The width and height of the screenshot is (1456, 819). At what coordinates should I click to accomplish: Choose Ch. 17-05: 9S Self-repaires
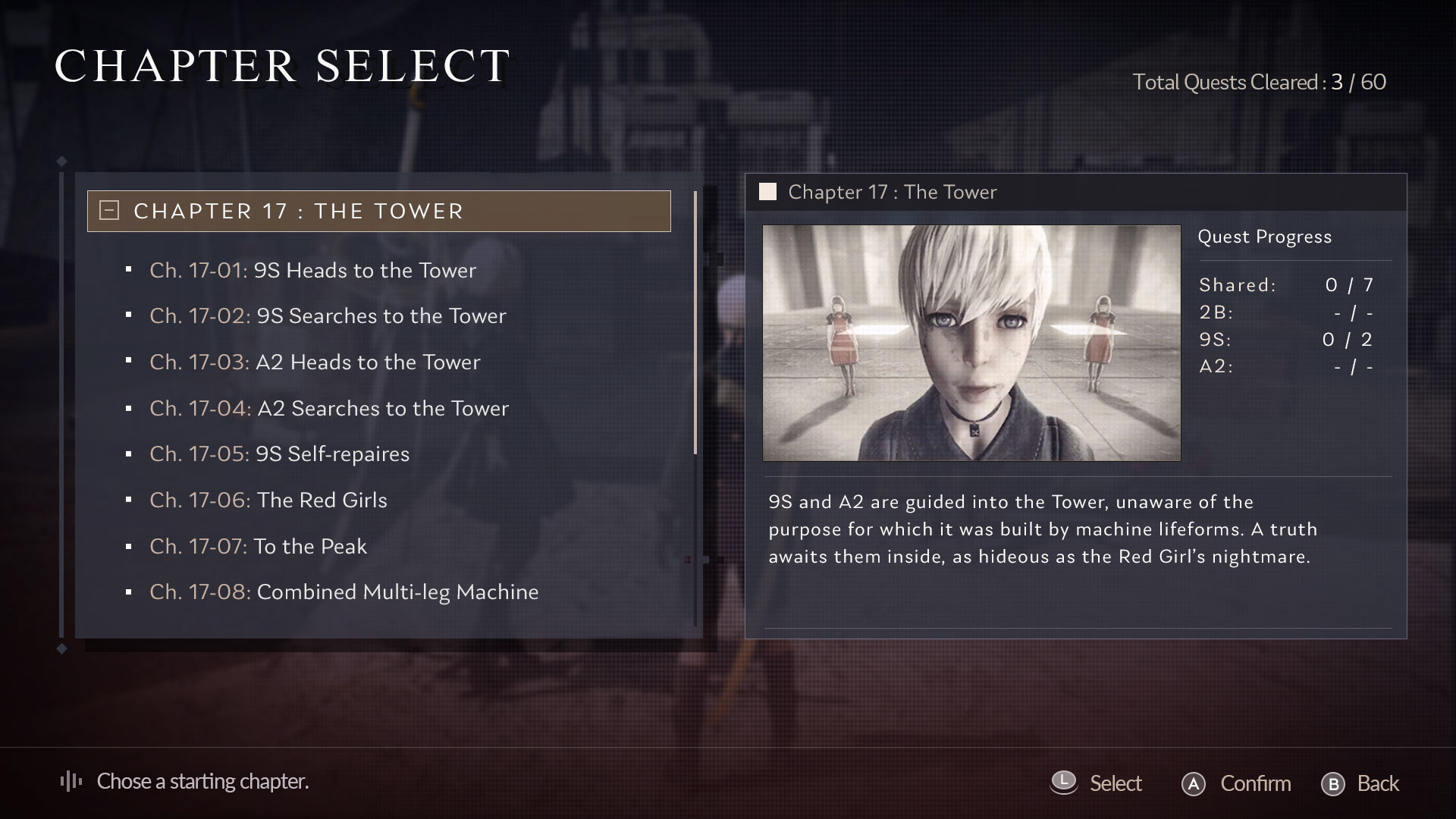pos(279,454)
